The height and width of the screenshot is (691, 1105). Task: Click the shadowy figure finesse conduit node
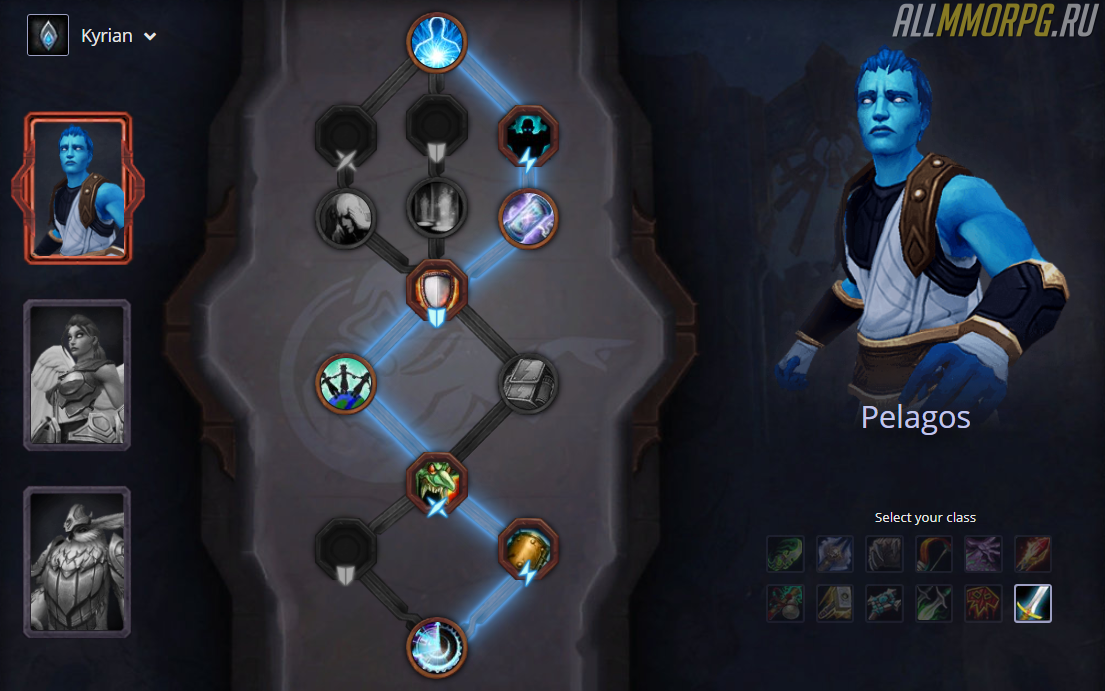[528, 133]
